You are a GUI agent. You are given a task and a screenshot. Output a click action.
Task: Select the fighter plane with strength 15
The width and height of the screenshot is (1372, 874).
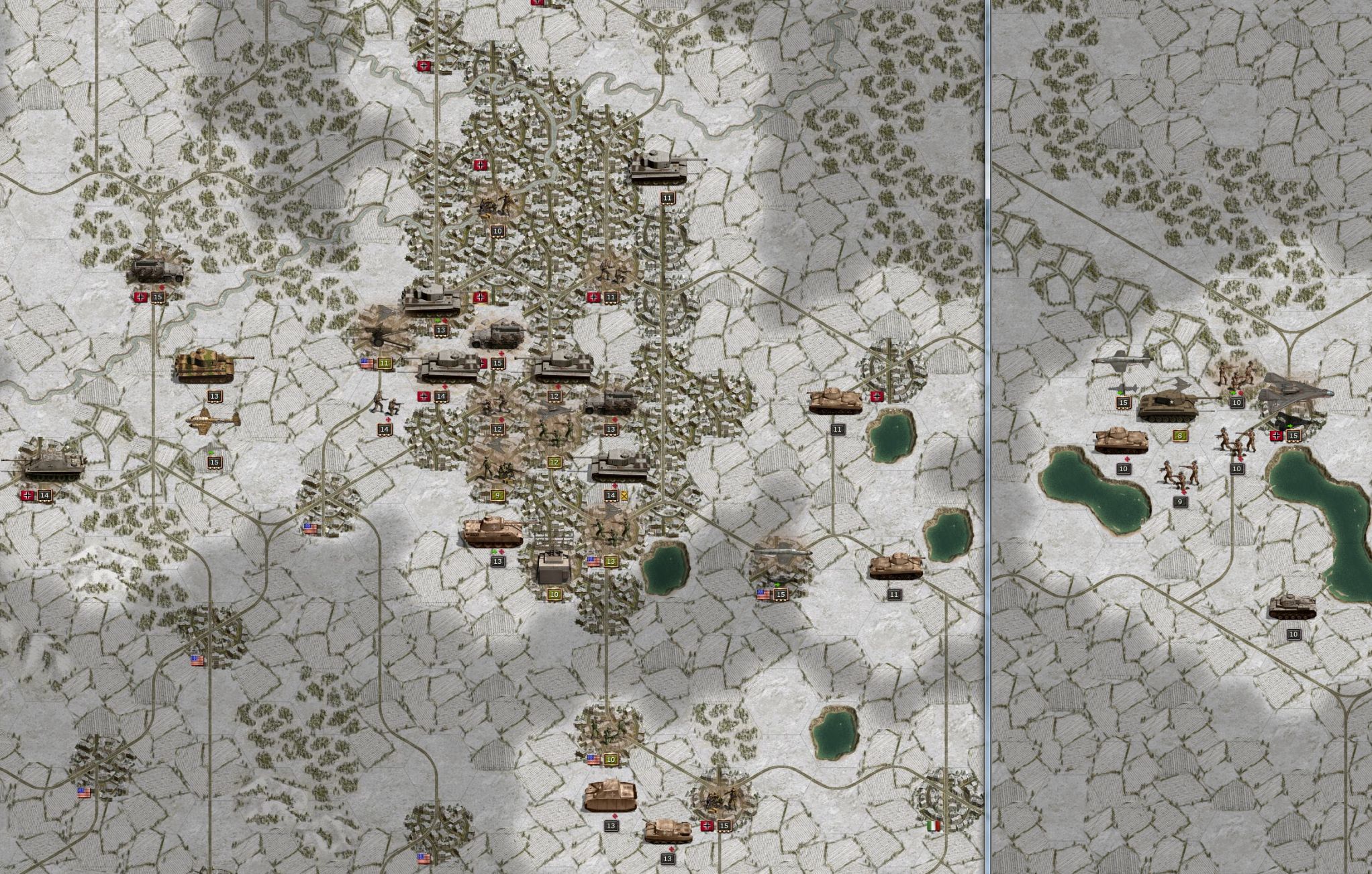click(213, 422)
